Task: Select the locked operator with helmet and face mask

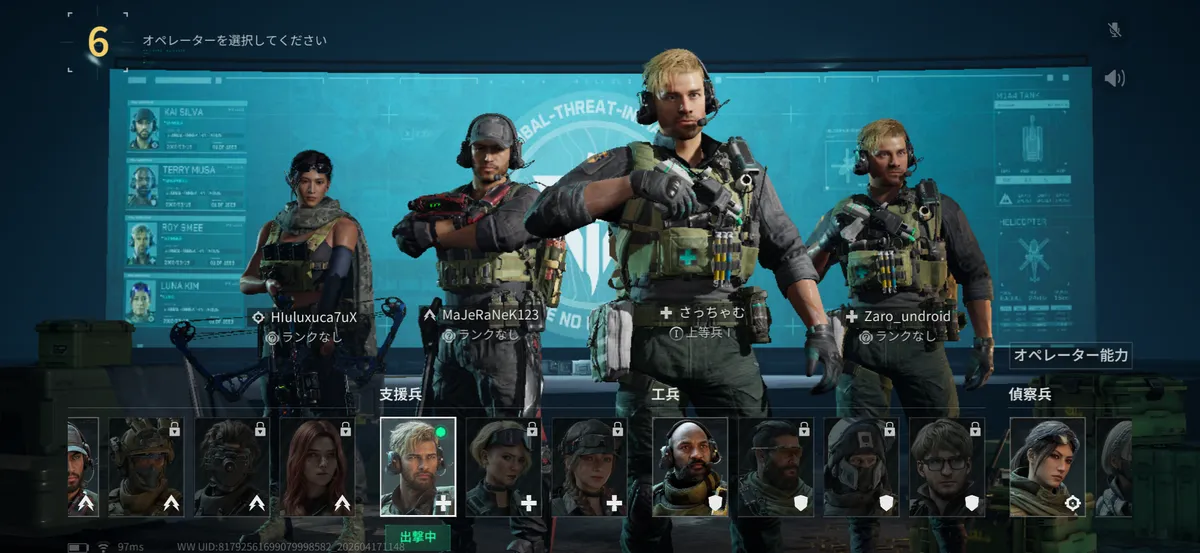Action: [x=145, y=466]
